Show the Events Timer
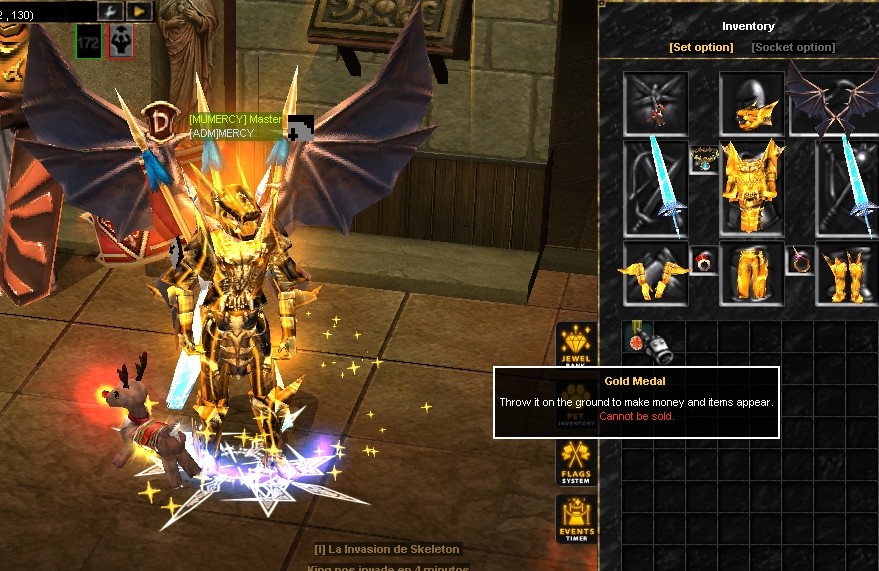Screen dimensions: 879x571 576,520
